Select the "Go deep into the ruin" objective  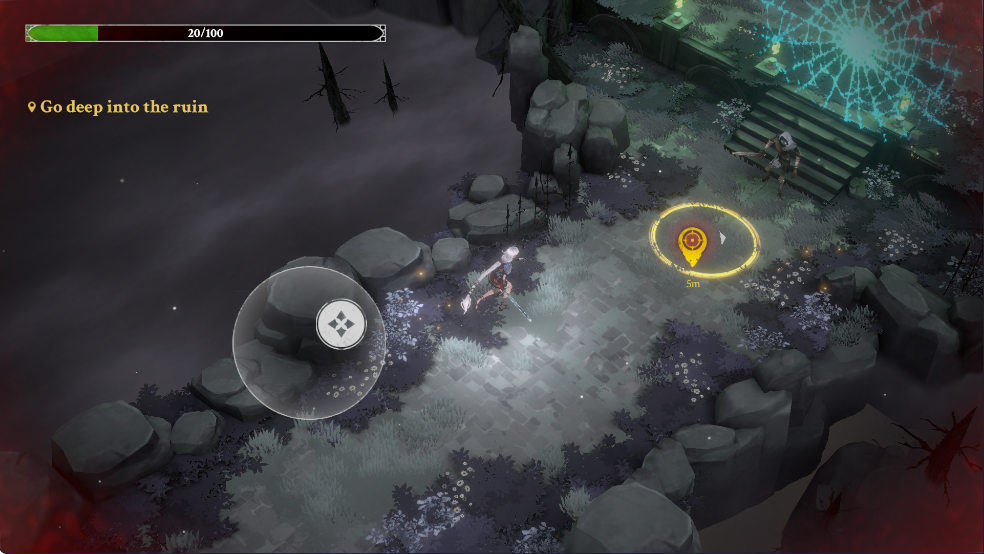119,107
